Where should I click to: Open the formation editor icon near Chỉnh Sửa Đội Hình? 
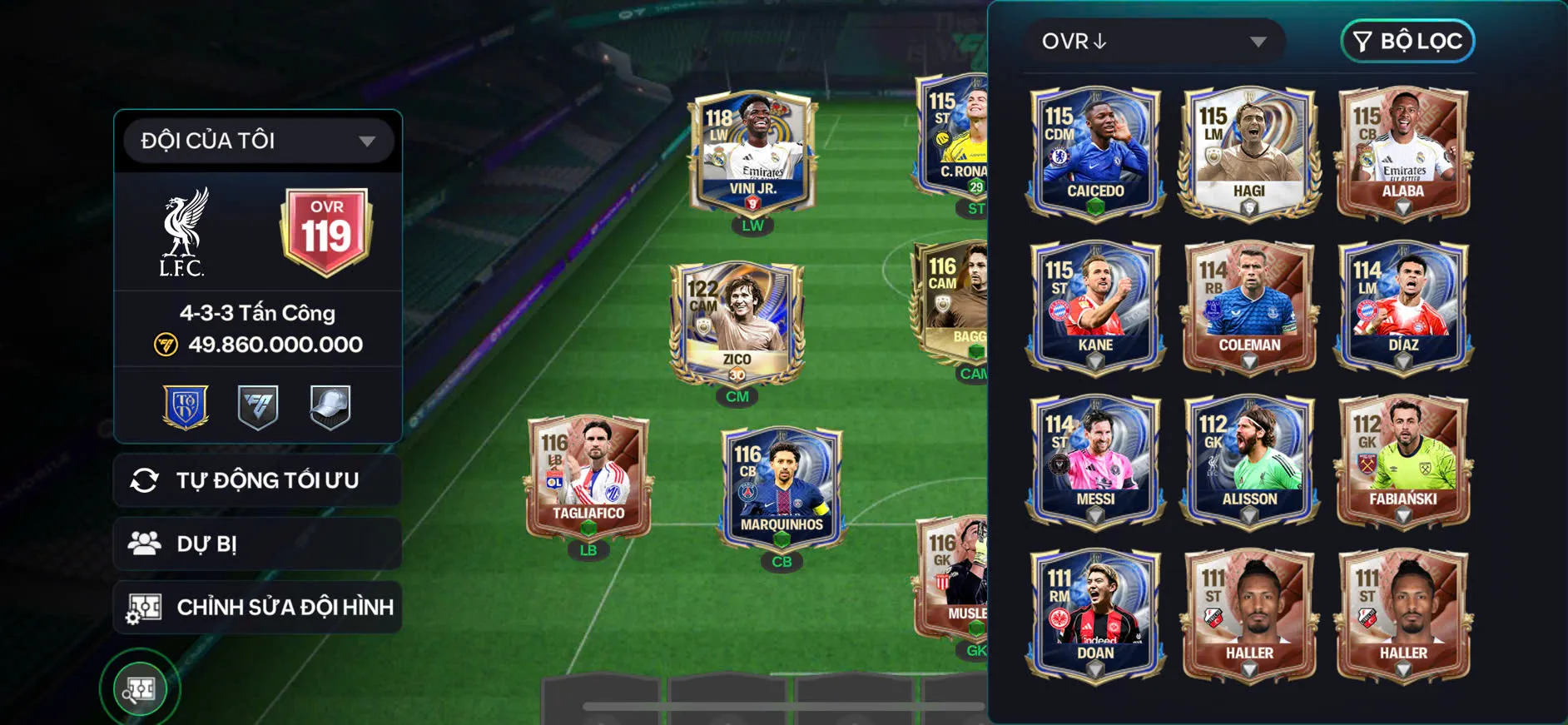tap(145, 607)
